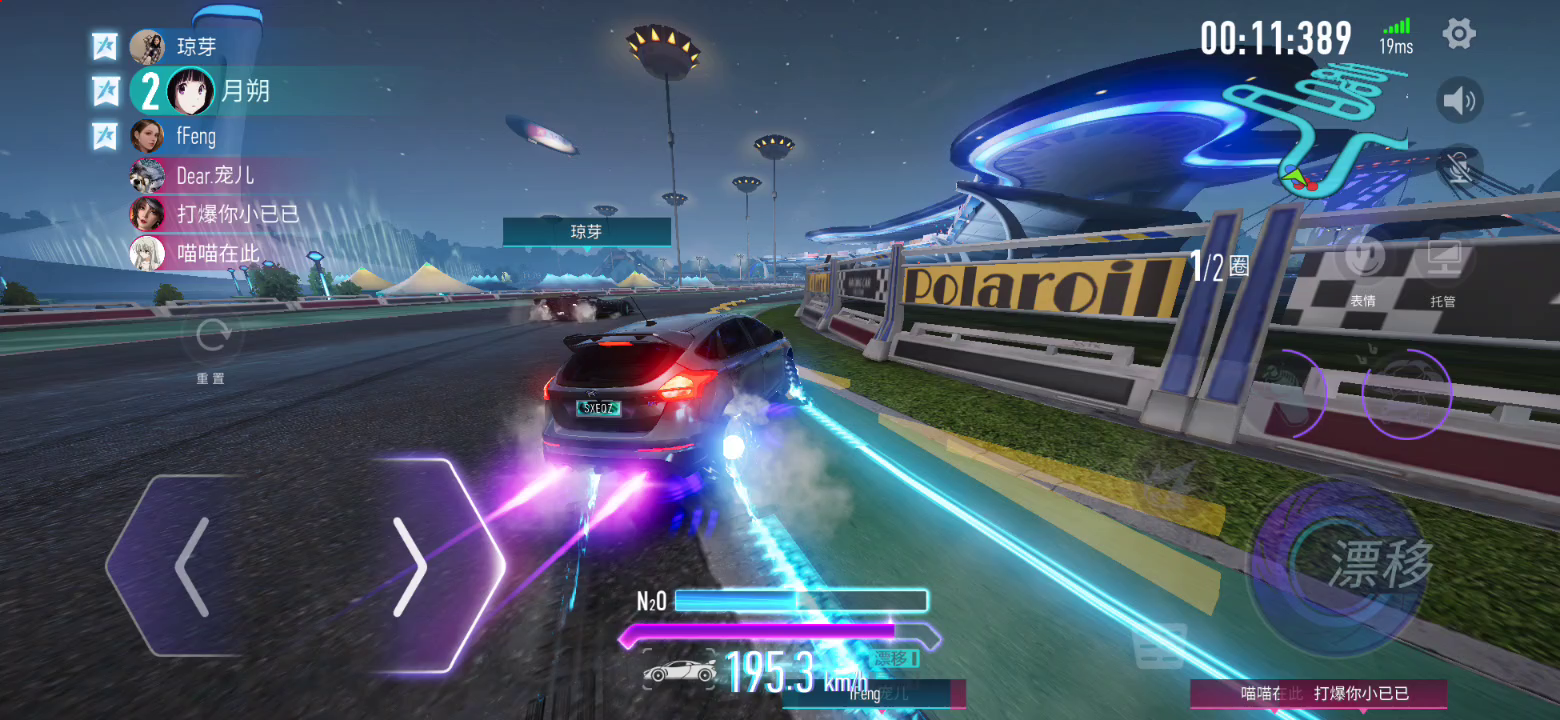
Task: Select player Dear.宠儿 in the ranking list
Action: click(214, 175)
